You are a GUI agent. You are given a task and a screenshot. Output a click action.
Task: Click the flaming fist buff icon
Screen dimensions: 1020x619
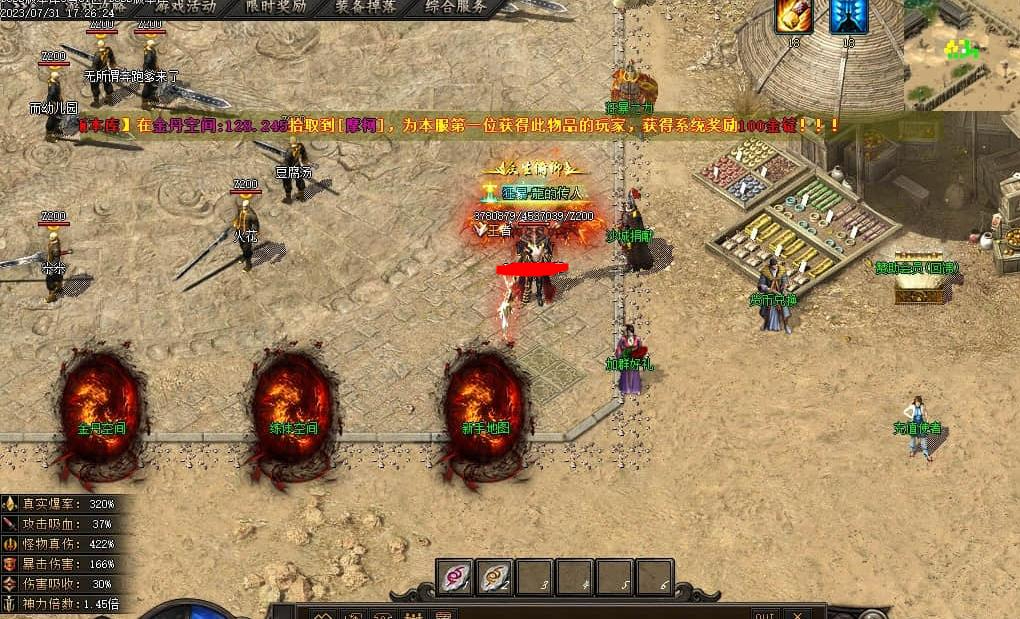794,16
